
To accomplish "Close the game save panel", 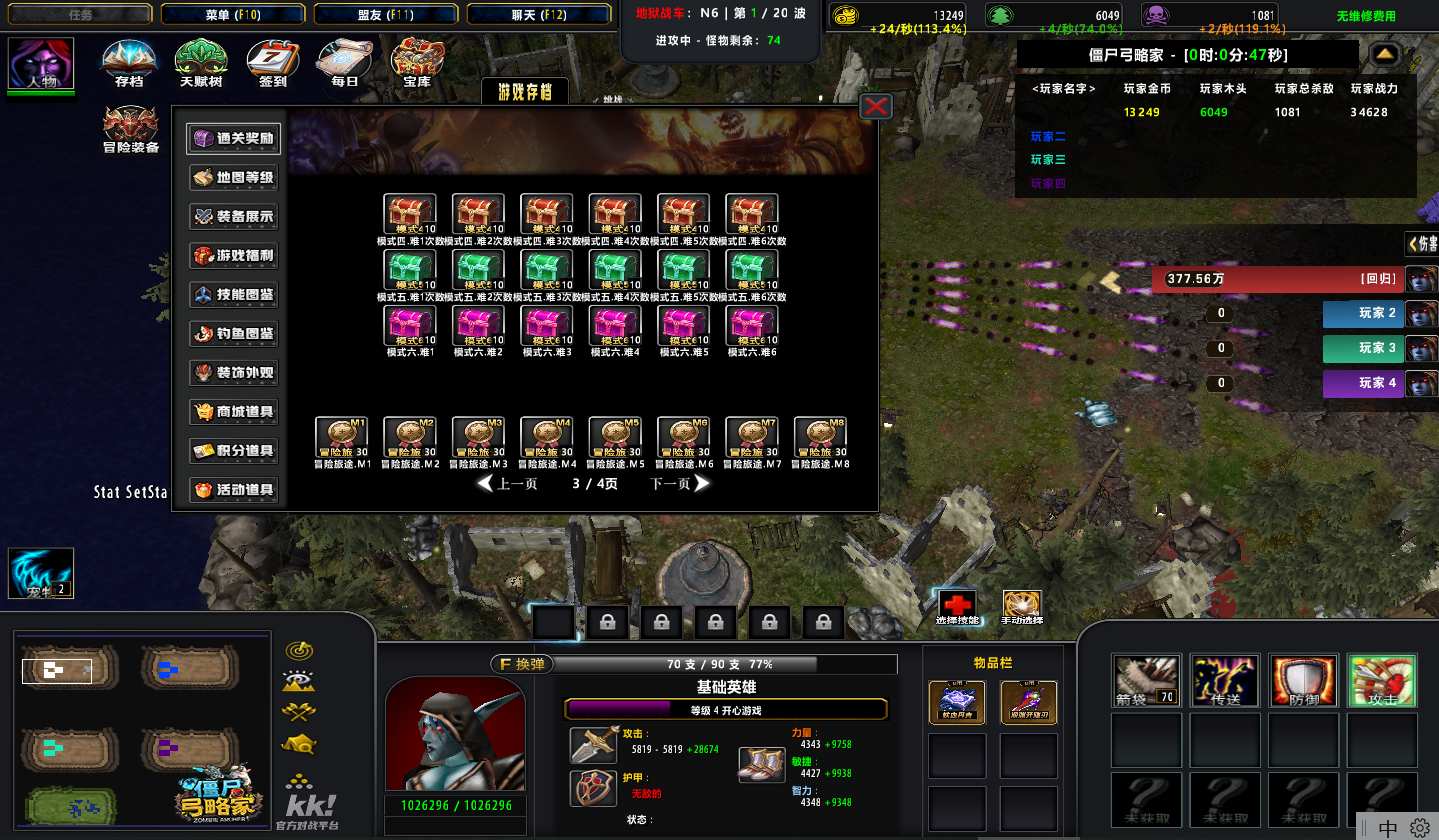I will tap(876, 106).
